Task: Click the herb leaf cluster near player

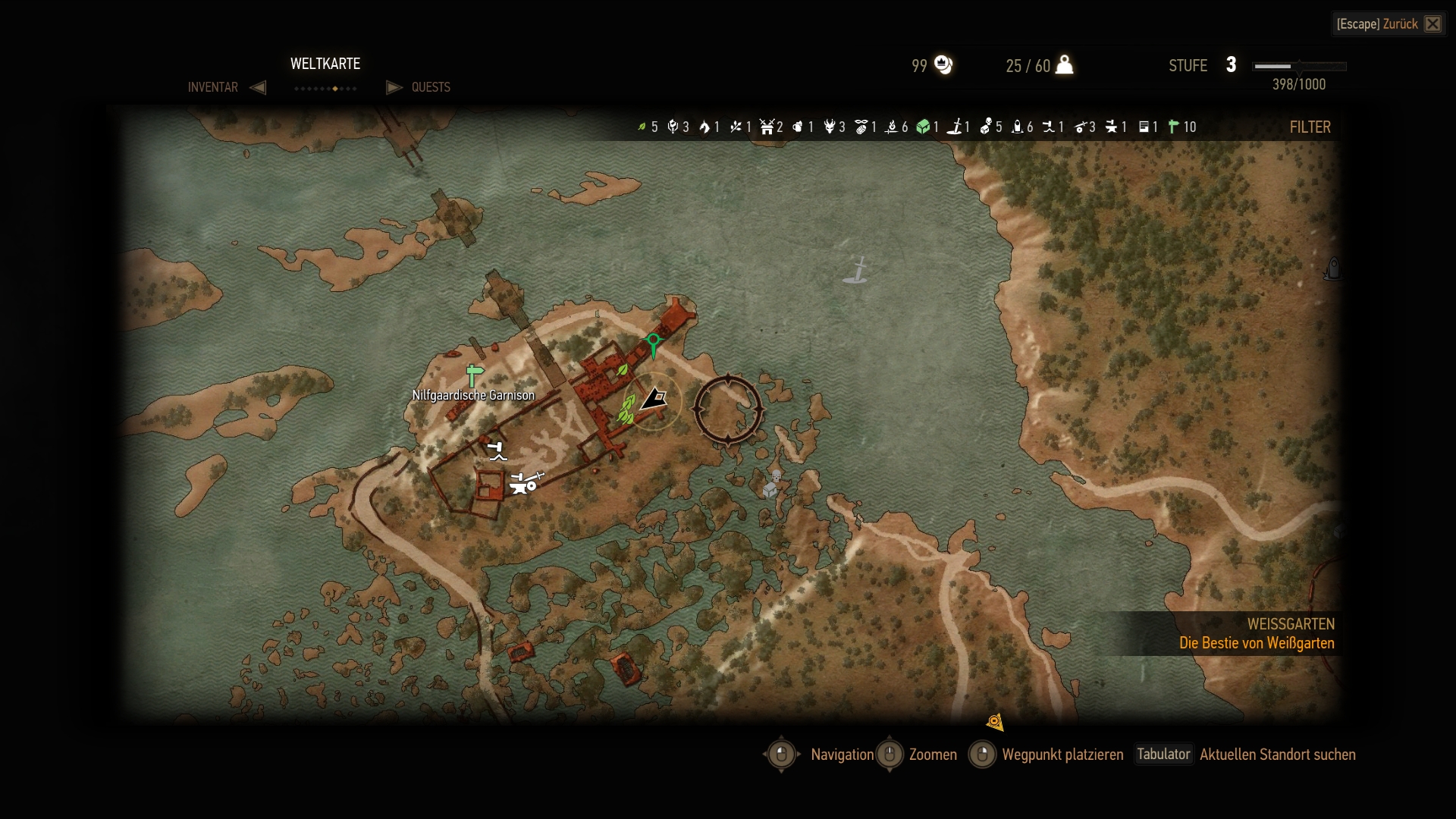Action: coord(626,409)
